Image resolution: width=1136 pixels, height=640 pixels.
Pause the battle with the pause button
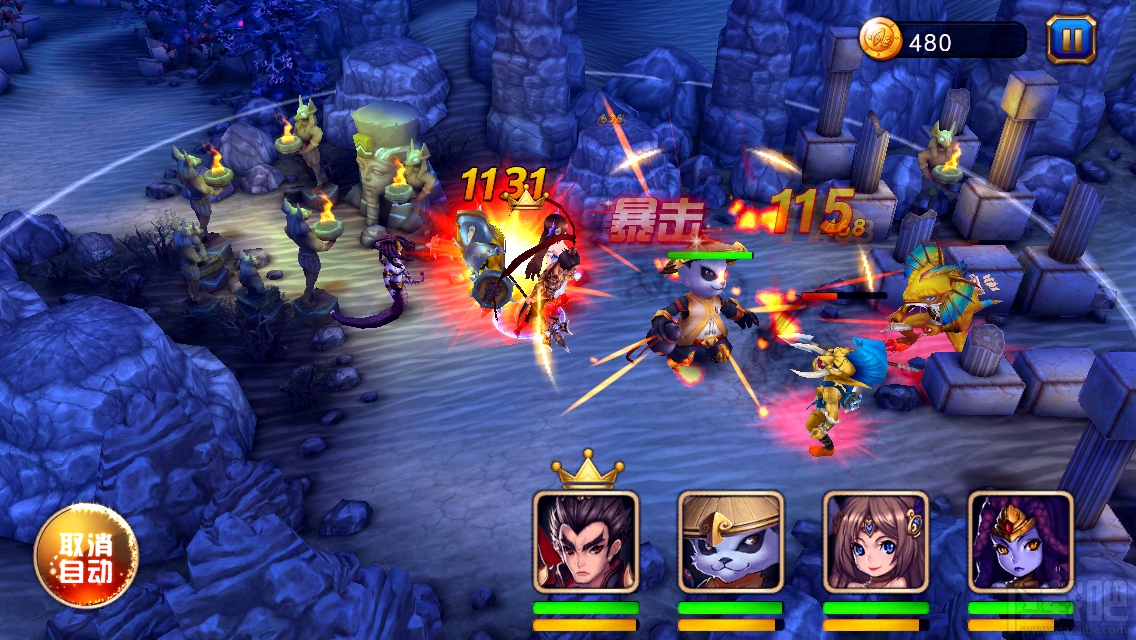tap(1071, 40)
